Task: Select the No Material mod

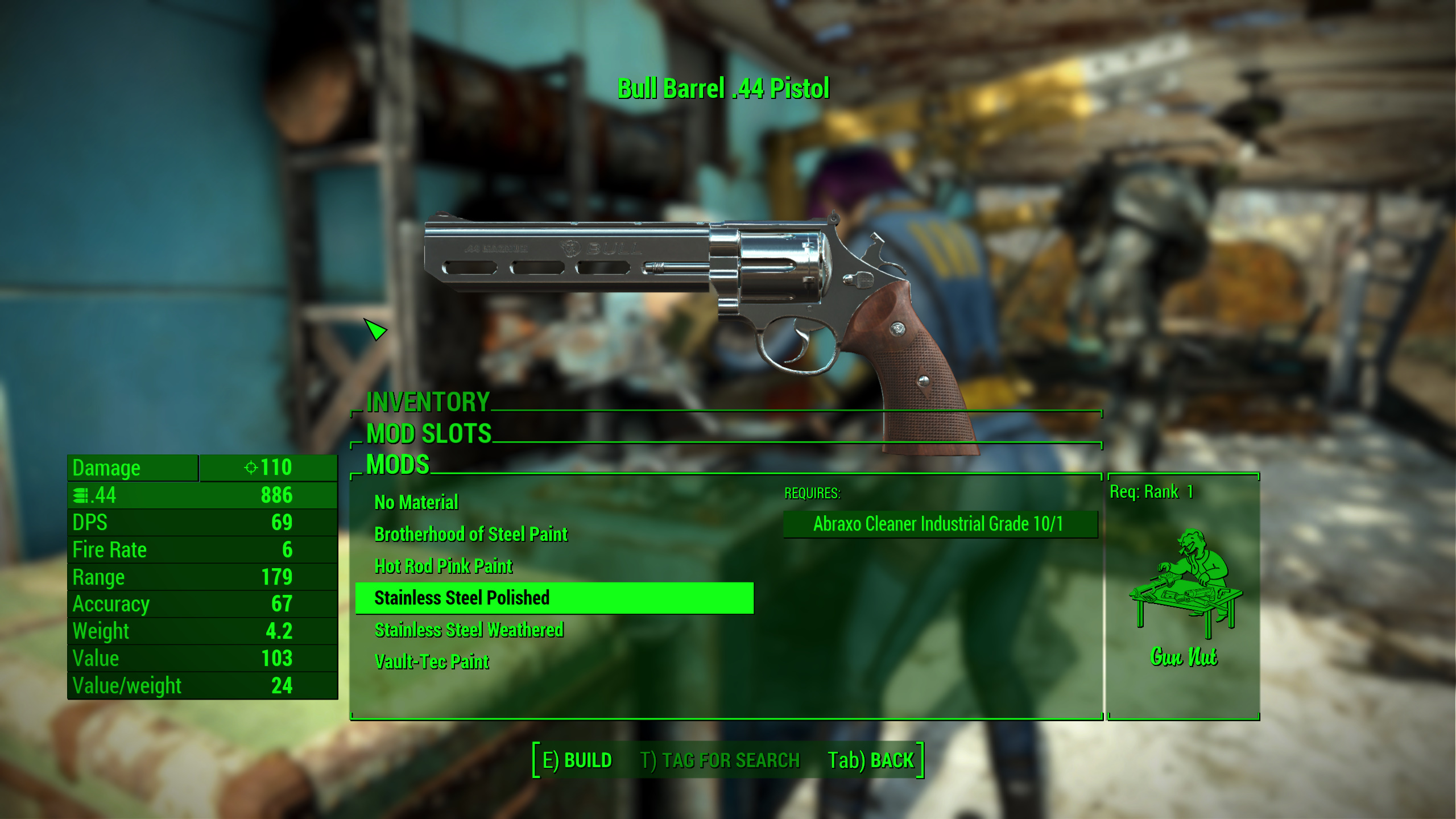Action: [416, 502]
